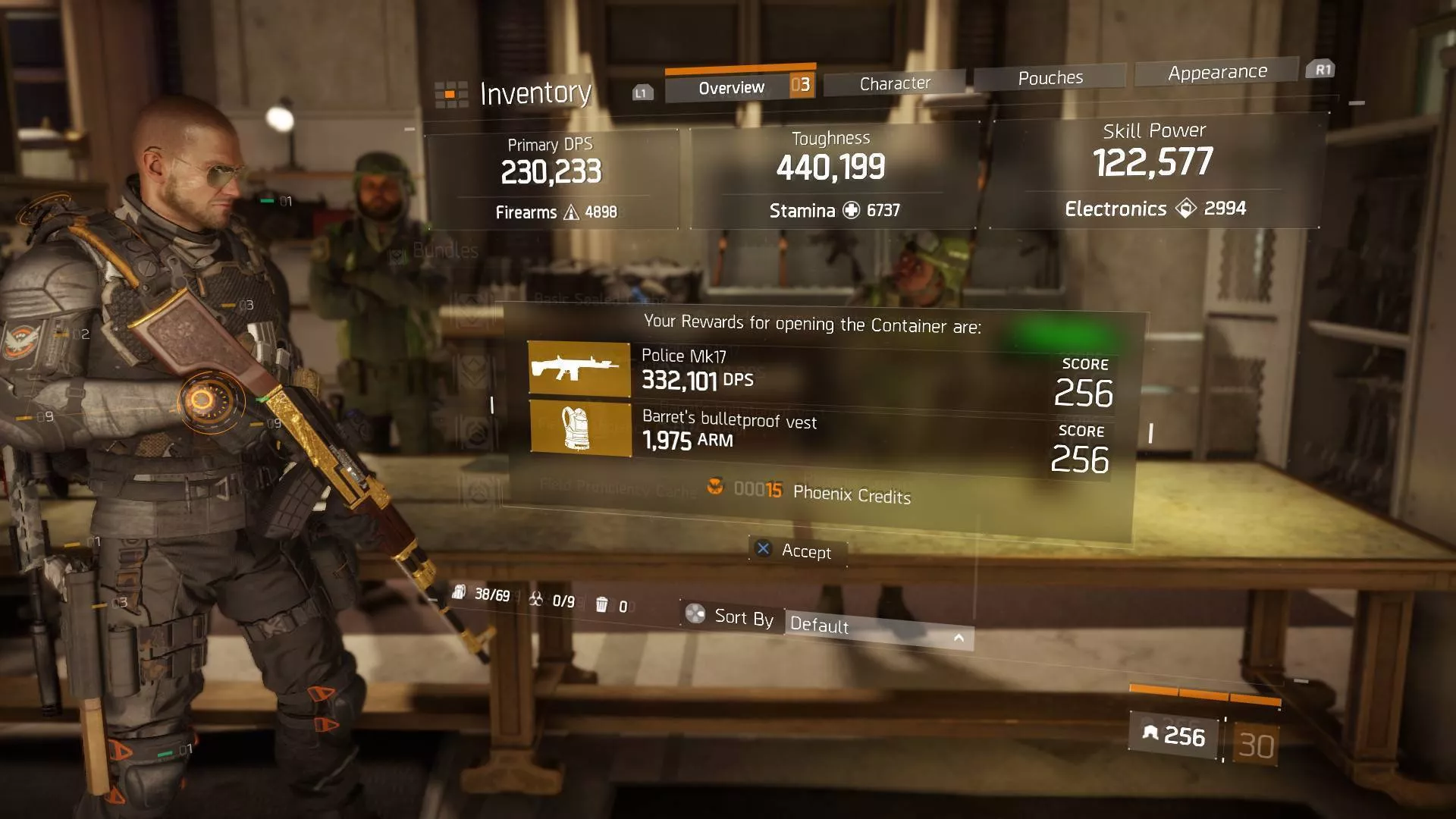The width and height of the screenshot is (1456, 819).
Task: Click the Skill Power stat panel
Action: (x=1154, y=171)
